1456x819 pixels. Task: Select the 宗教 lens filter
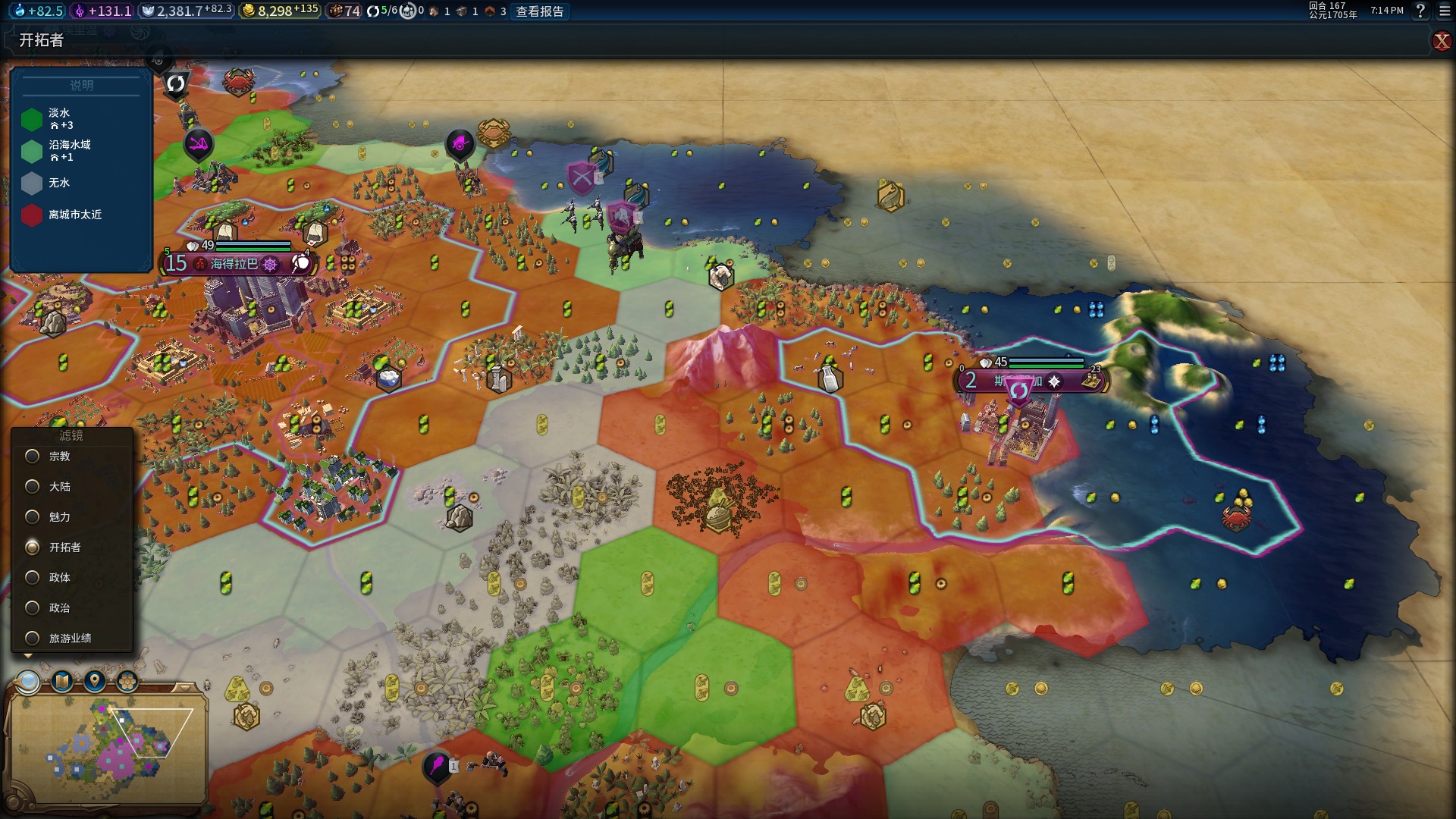[33, 457]
